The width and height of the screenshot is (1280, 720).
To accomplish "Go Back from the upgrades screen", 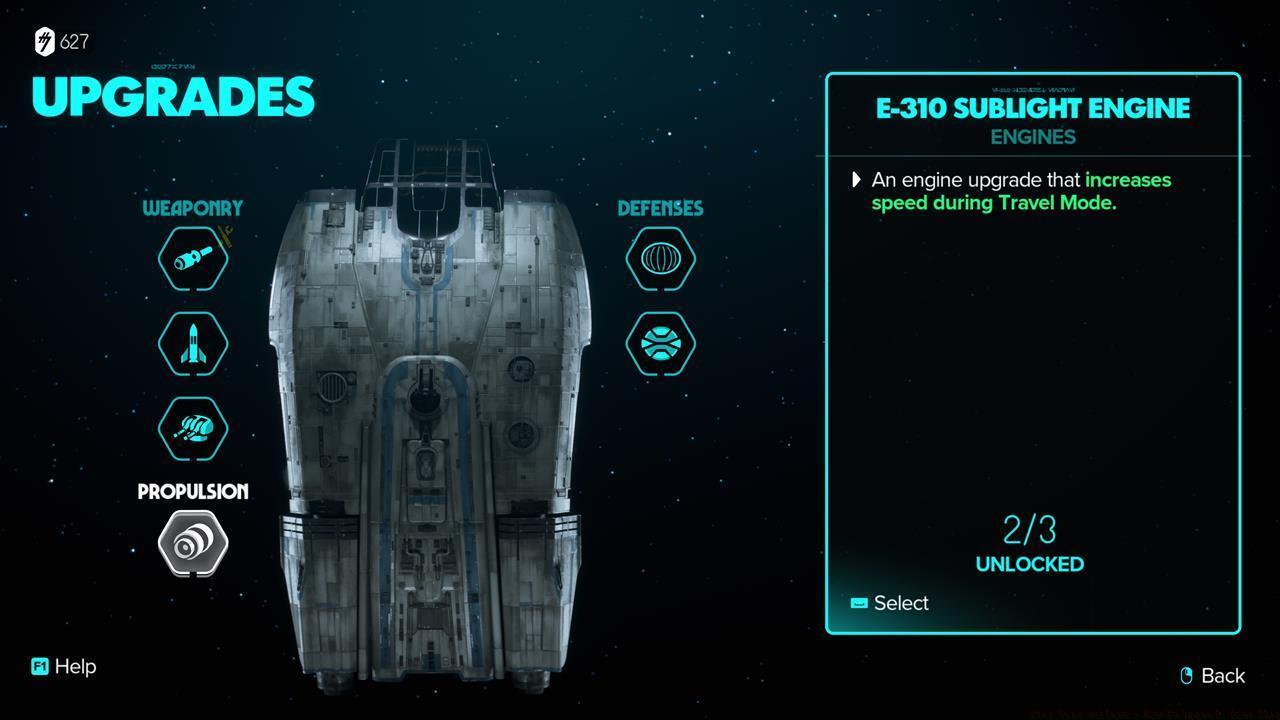I will point(1212,676).
